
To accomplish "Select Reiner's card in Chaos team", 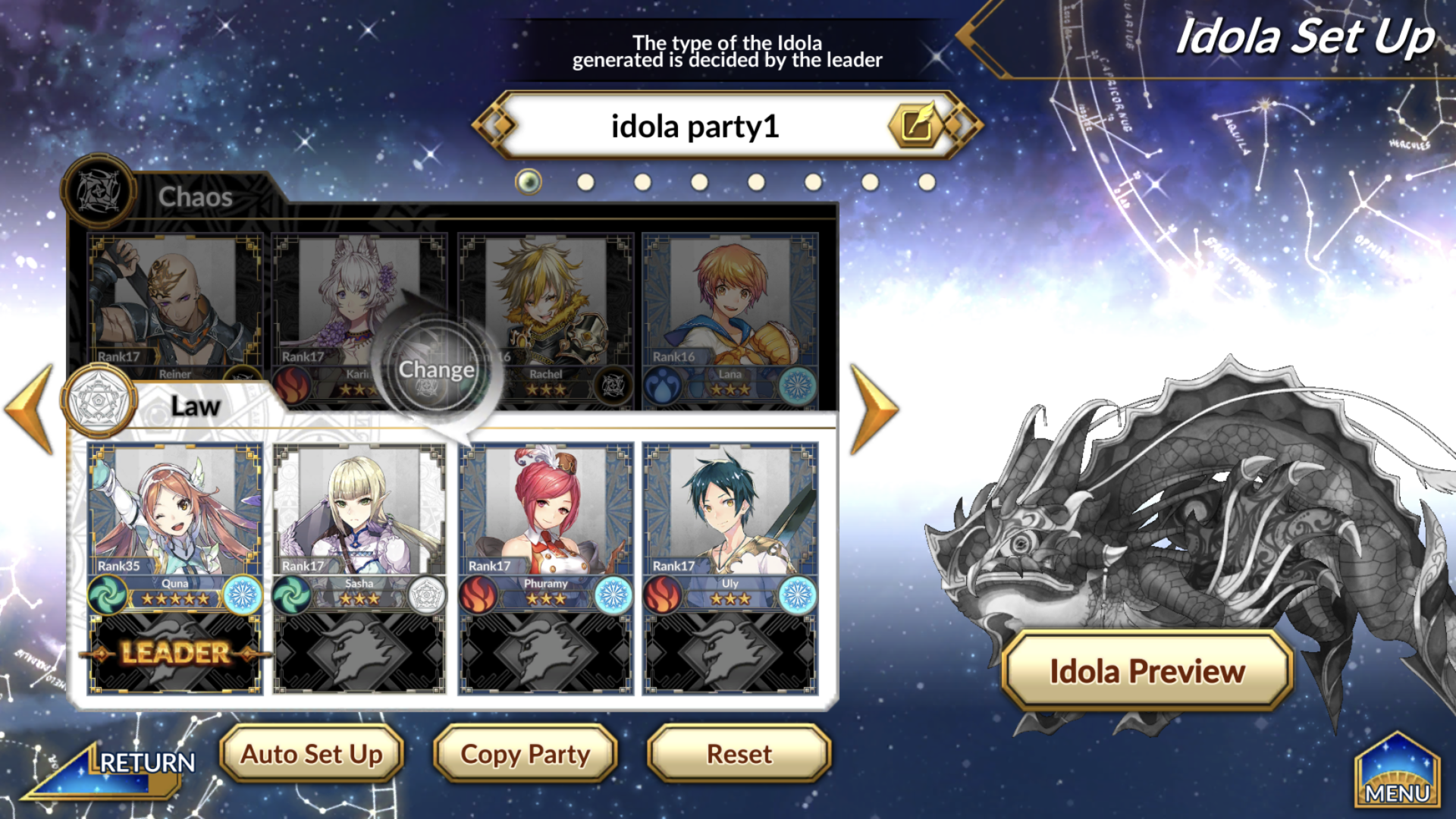I will (x=175, y=303).
